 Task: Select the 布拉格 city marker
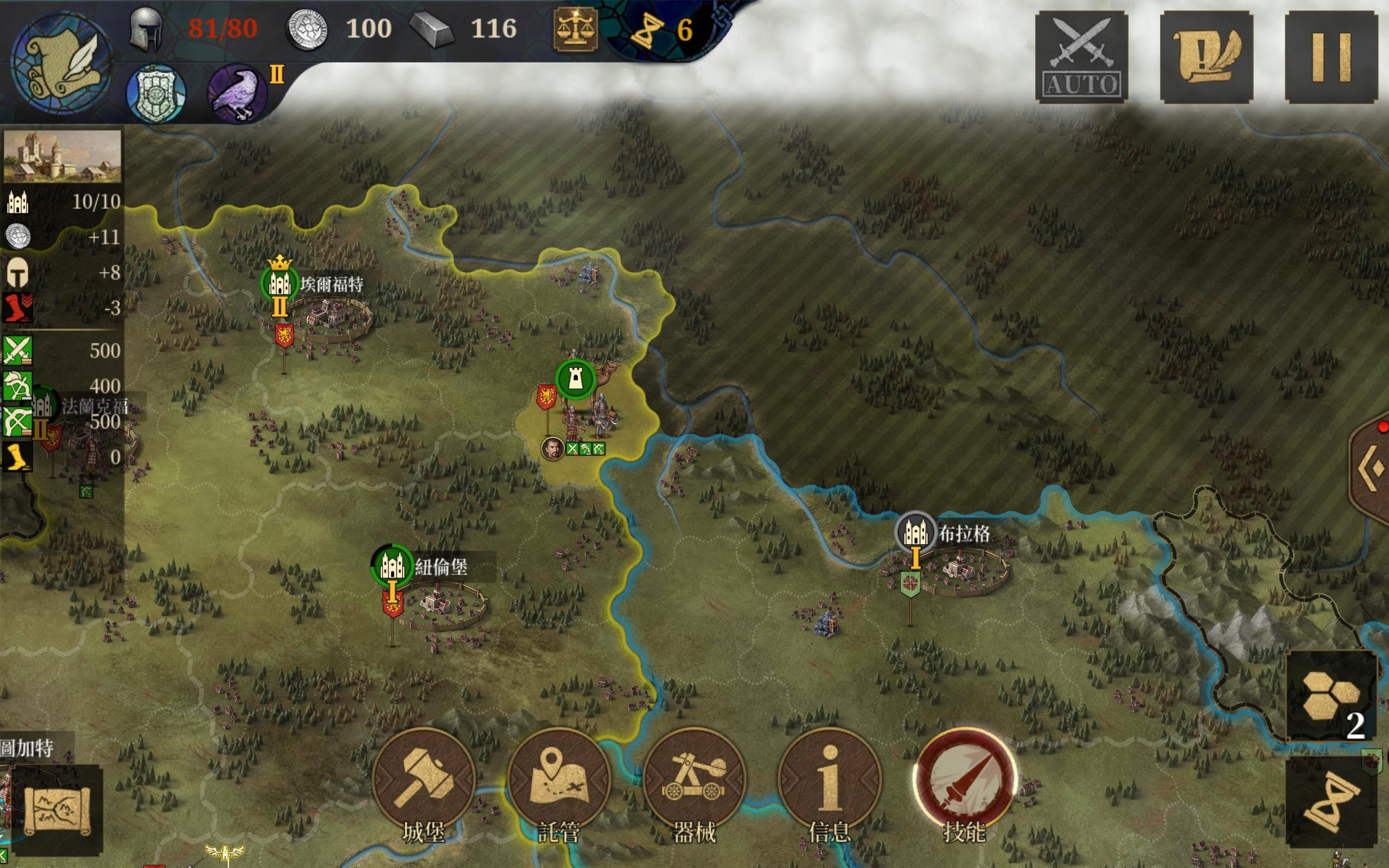(x=915, y=532)
